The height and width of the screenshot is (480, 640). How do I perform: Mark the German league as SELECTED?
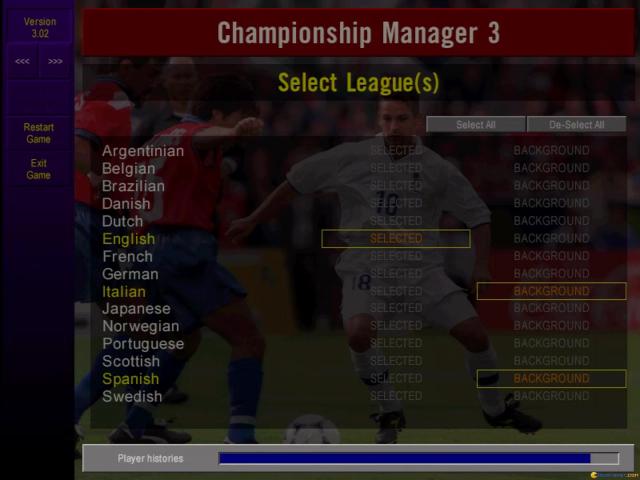pos(396,274)
